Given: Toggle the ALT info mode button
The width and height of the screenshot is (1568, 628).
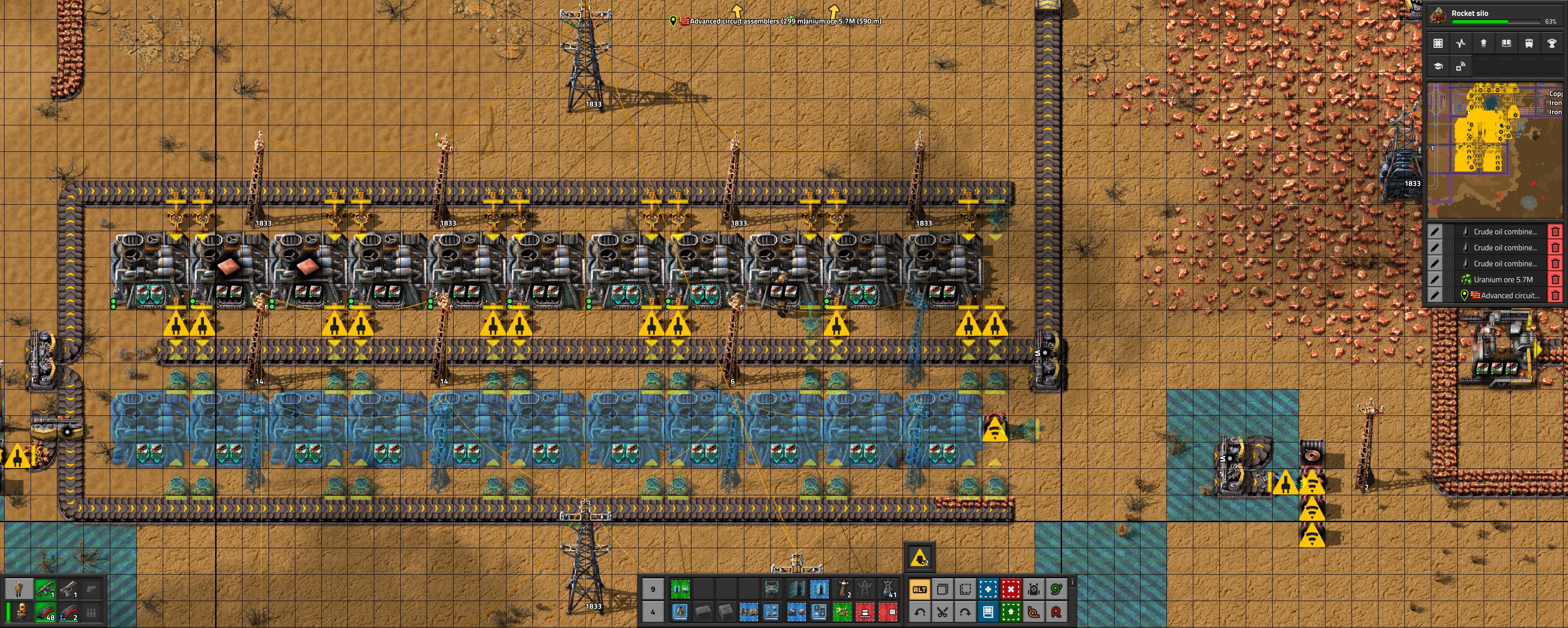Looking at the screenshot, I should tap(919, 589).
